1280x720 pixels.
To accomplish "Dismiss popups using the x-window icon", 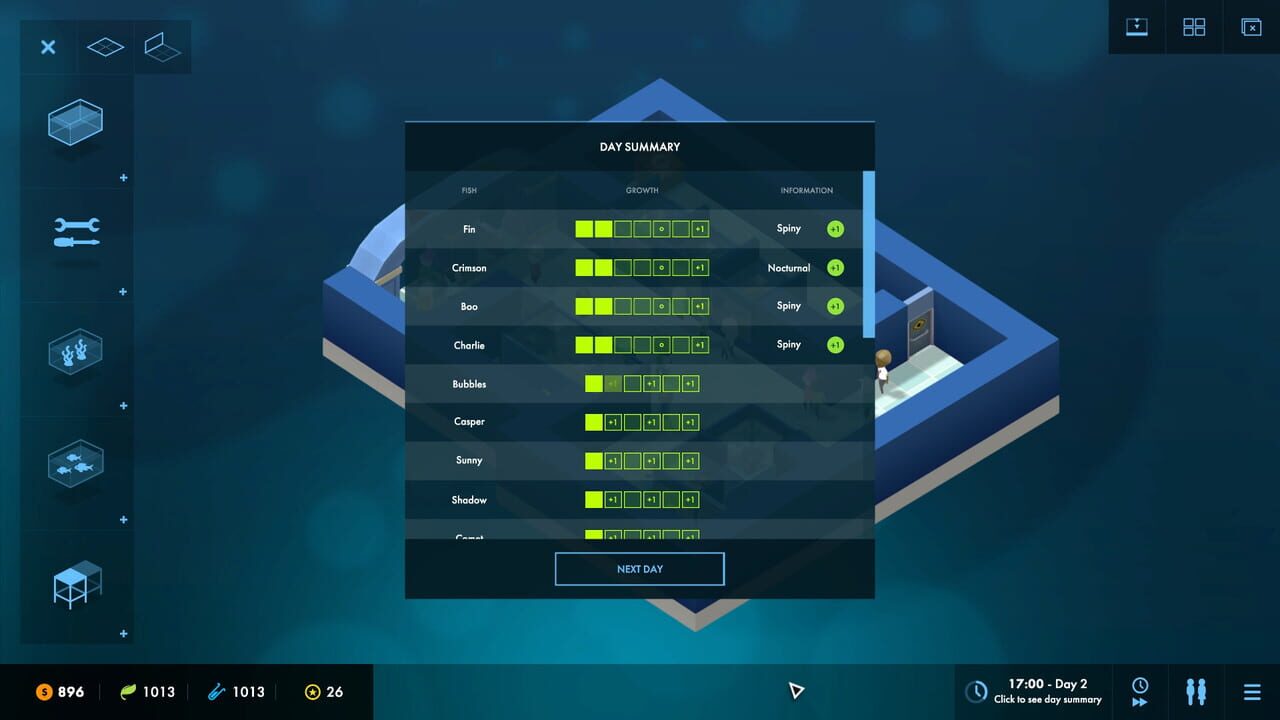I will click(x=1251, y=27).
